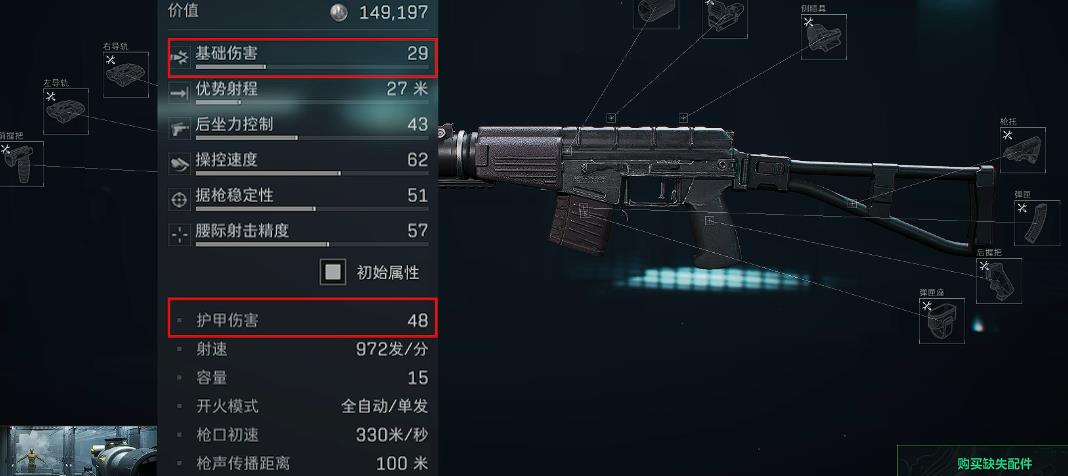Select the 左导轨 attachment slot
The height and width of the screenshot is (476, 1068).
point(66,111)
